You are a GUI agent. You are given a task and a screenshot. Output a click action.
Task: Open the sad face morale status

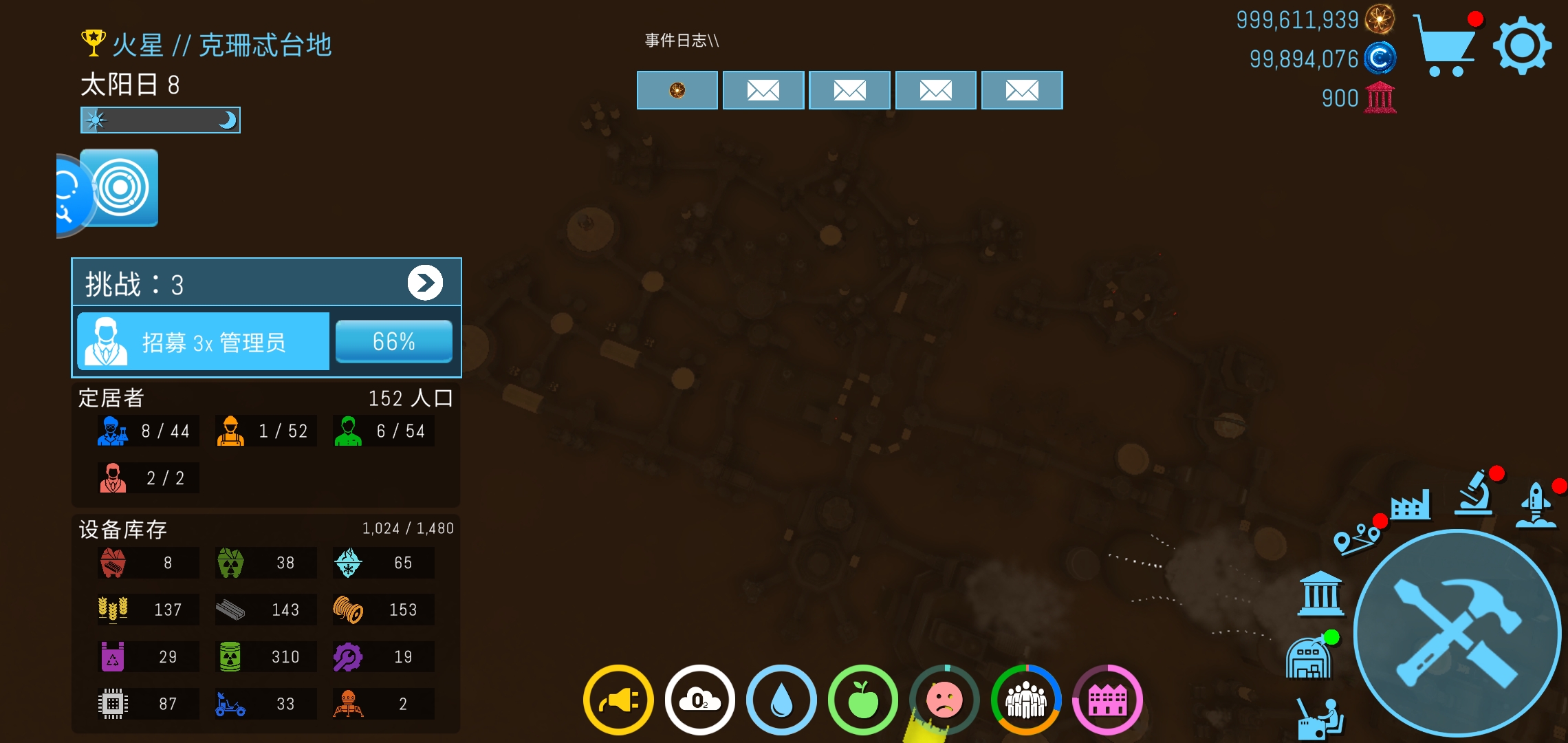[944, 700]
